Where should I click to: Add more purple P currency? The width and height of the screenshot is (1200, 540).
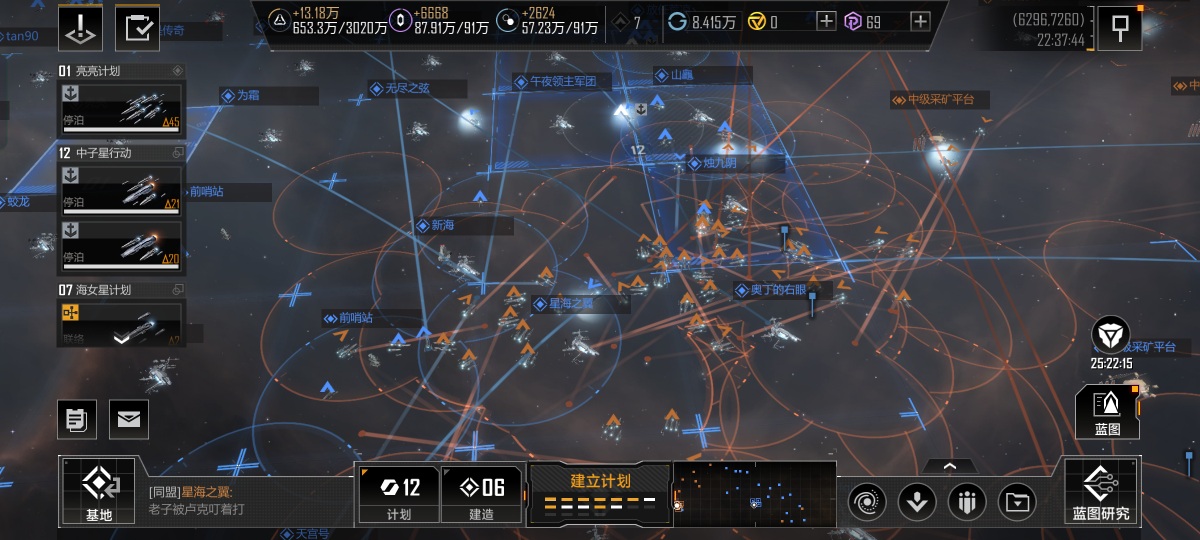920,21
